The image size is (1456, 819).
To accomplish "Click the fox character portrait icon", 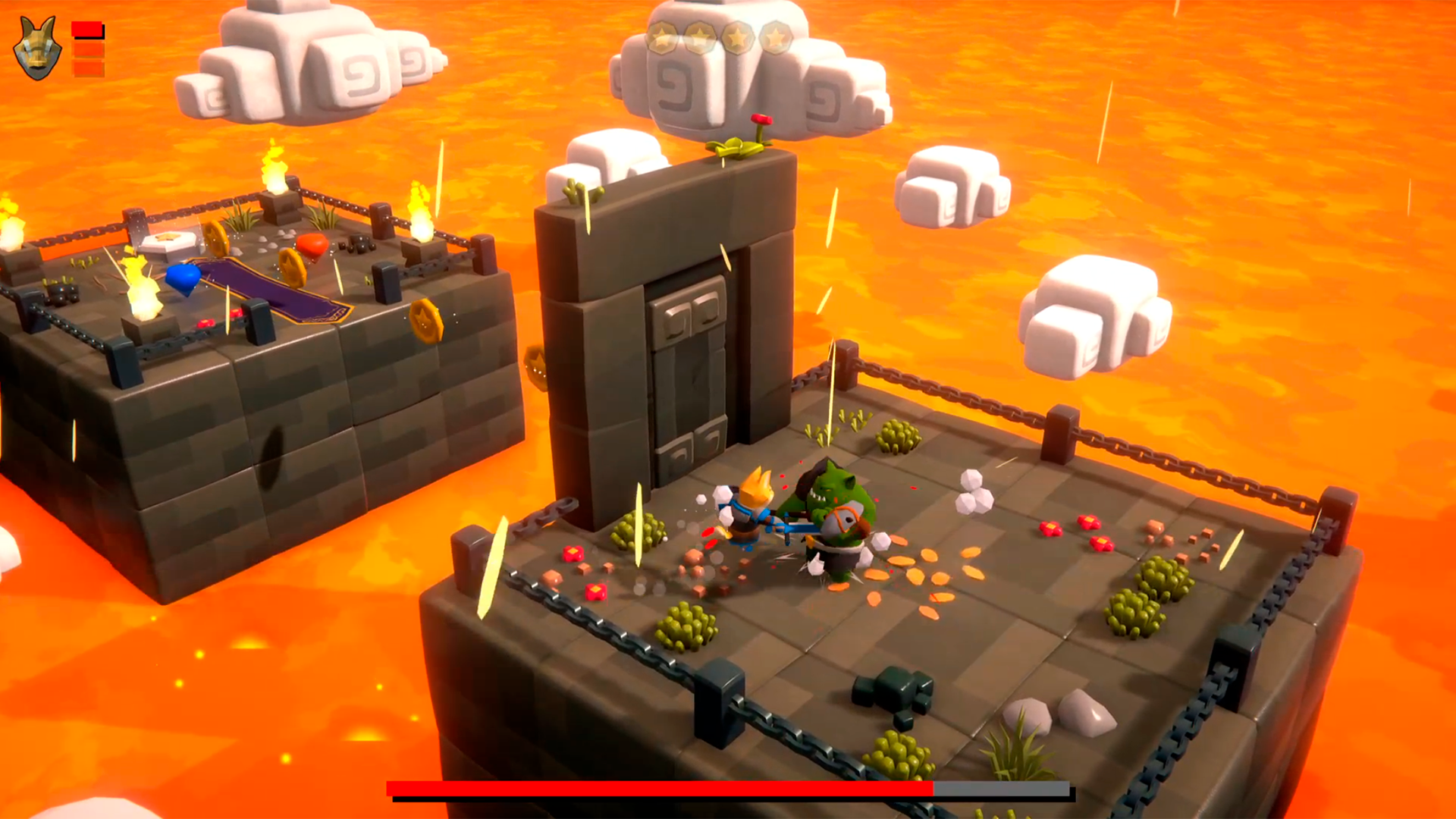I will 37,49.
